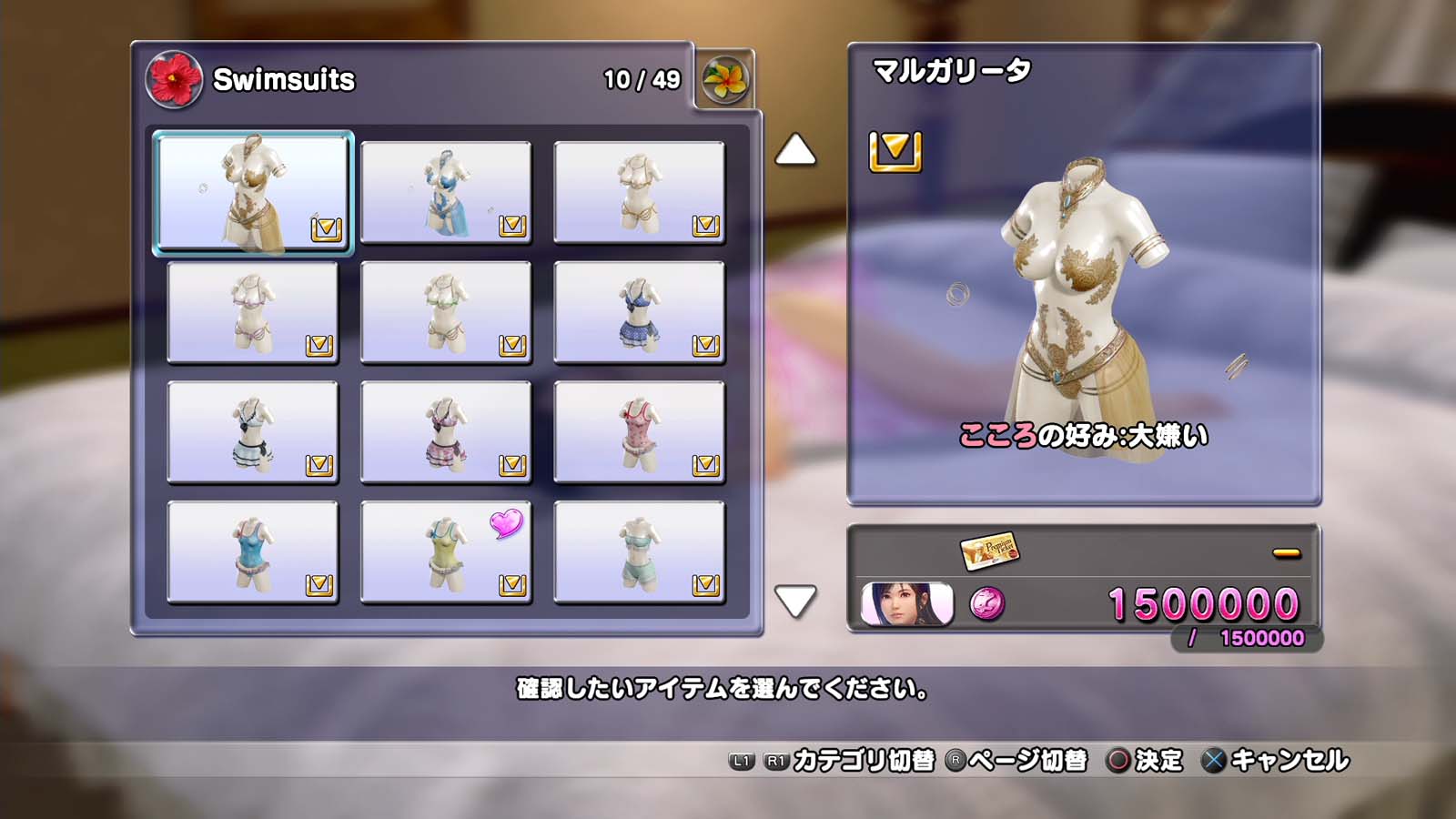1456x819 pixels.
Task: Switch to the yellow plumeria flower category
Action: (x=725, y=80)
